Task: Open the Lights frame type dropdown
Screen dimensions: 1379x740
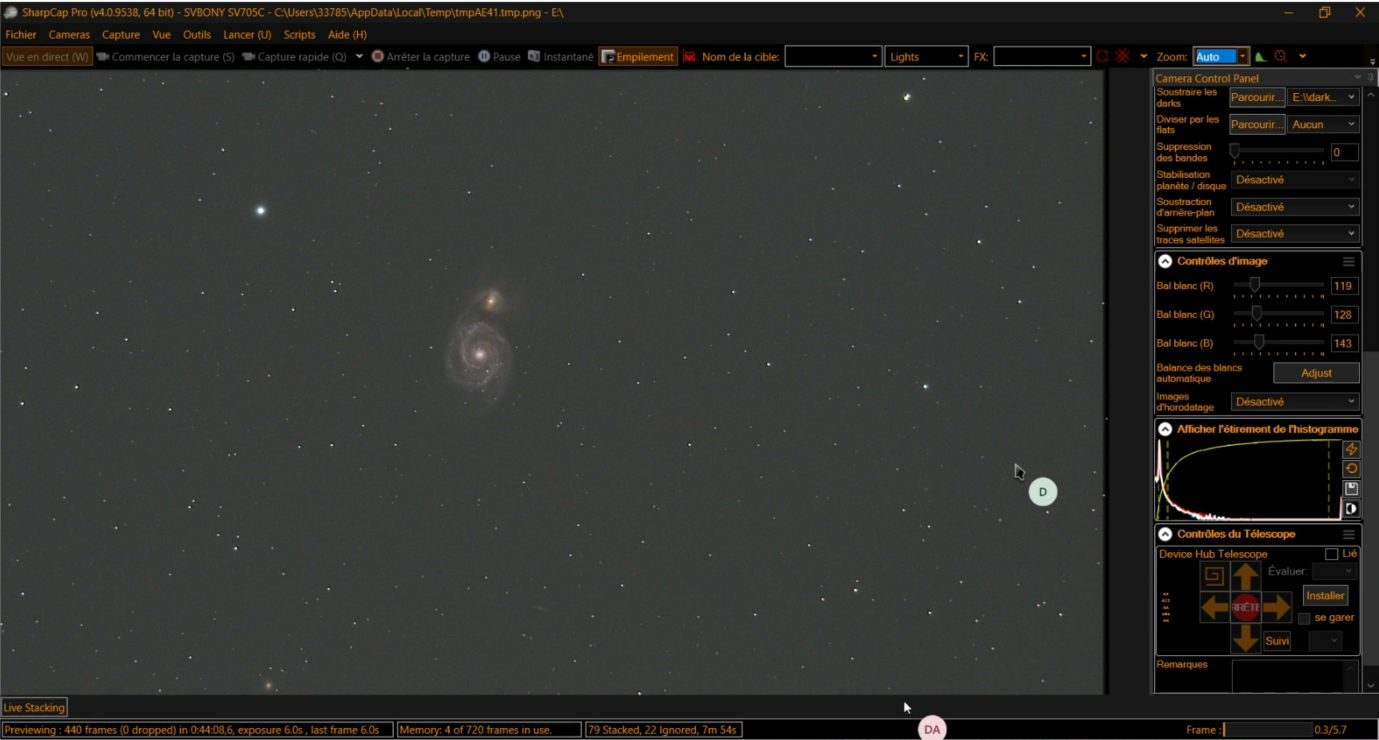Action: click(926, 57)
